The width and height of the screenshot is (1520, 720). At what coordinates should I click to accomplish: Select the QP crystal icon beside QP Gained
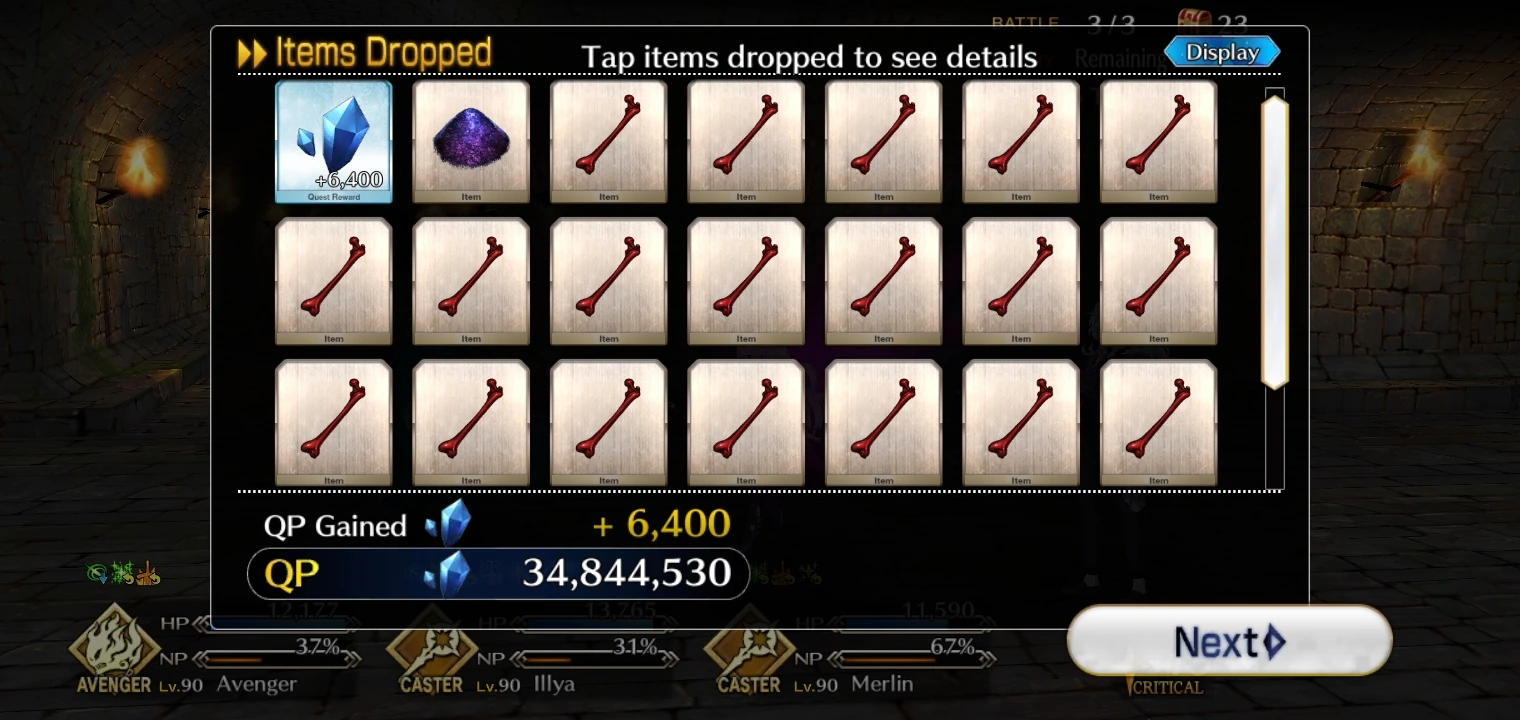(449, 524)
